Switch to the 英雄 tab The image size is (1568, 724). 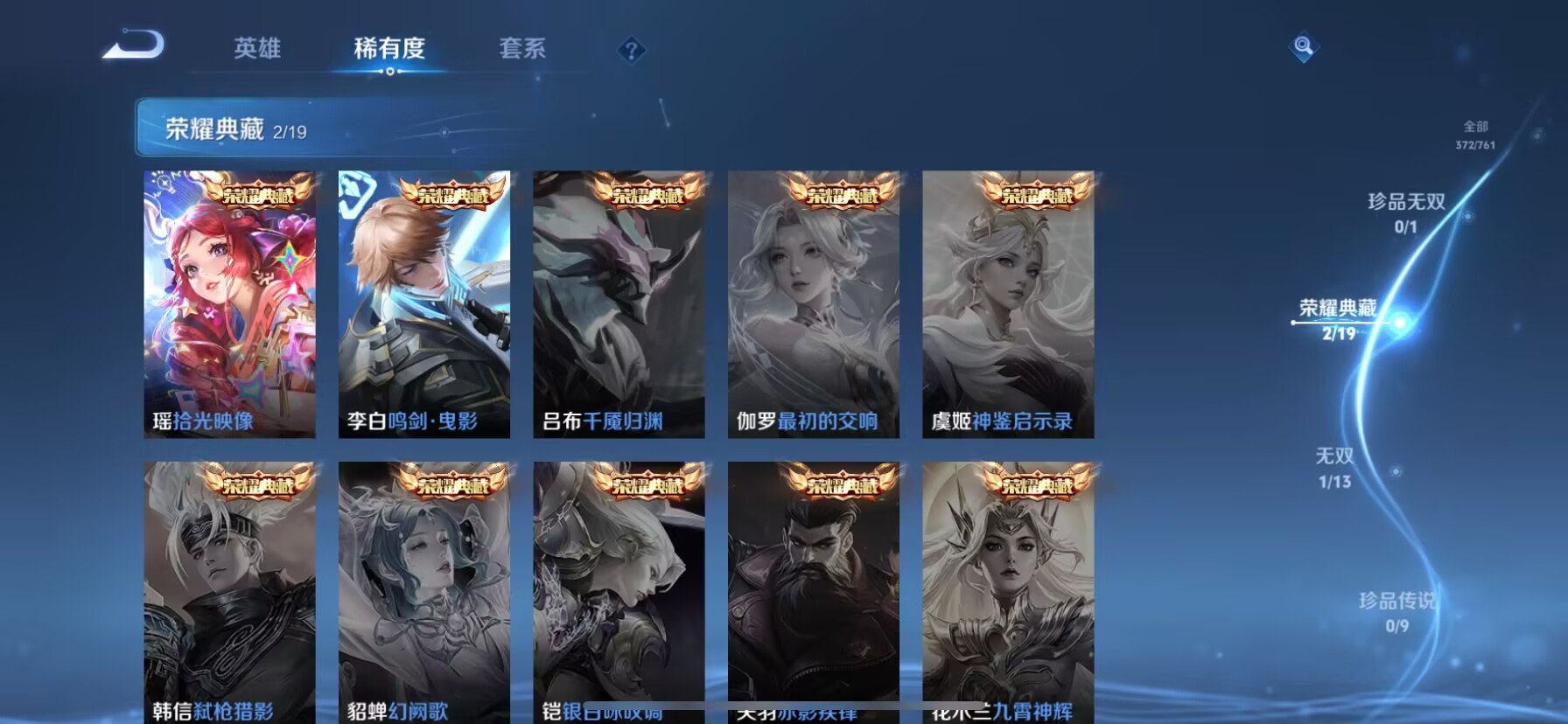[x=257, y=50]
